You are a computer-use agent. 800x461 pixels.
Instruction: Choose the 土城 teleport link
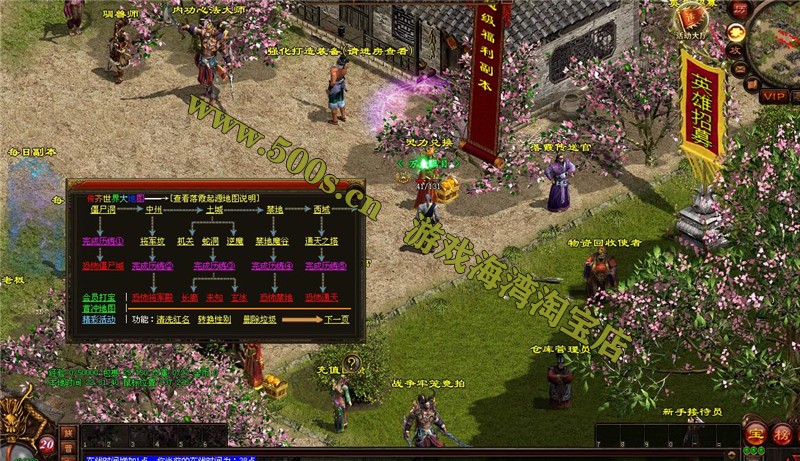pos(215,210)
